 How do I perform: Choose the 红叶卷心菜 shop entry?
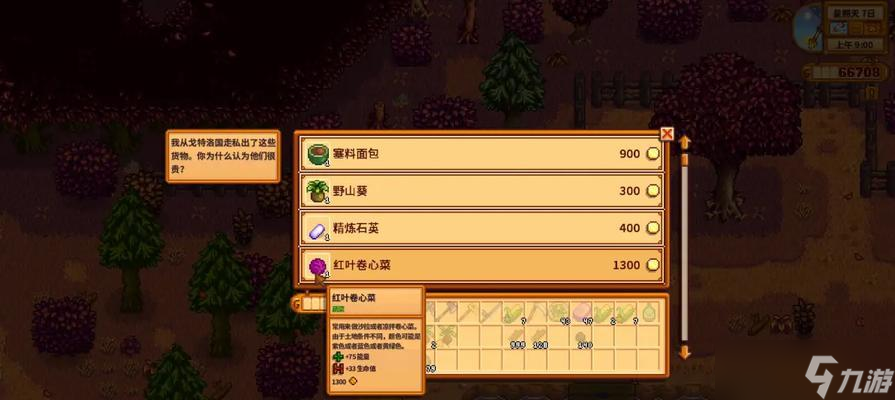pyautogui.click(x=481, y=265)
